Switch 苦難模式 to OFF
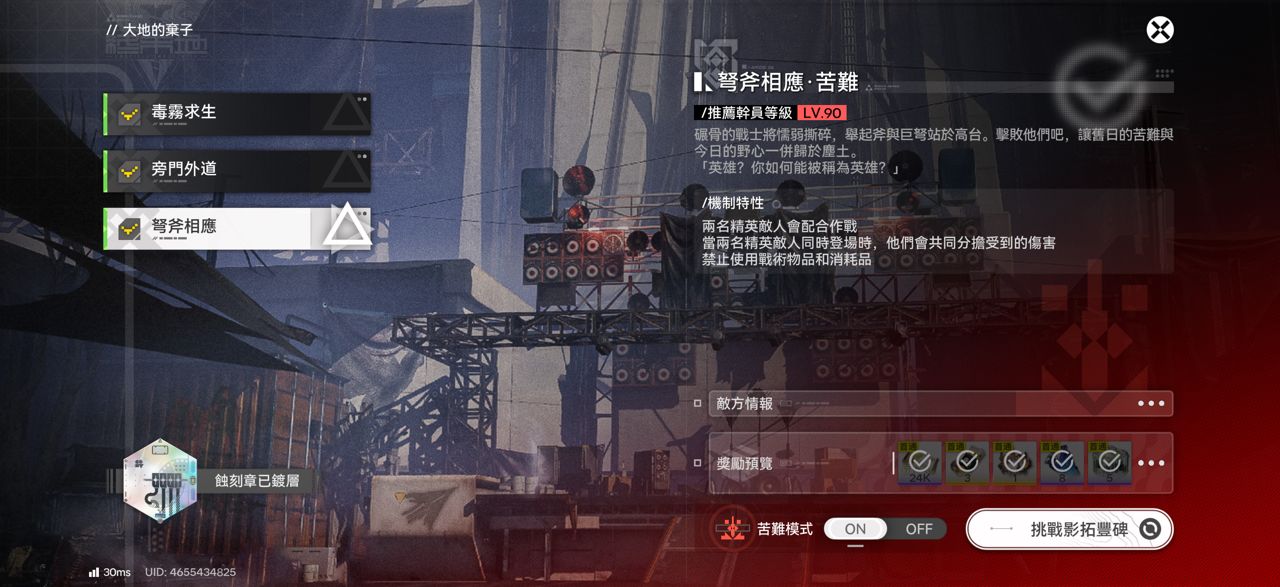Viewport: 1280px width, 587px height. (x=918, y=529)
